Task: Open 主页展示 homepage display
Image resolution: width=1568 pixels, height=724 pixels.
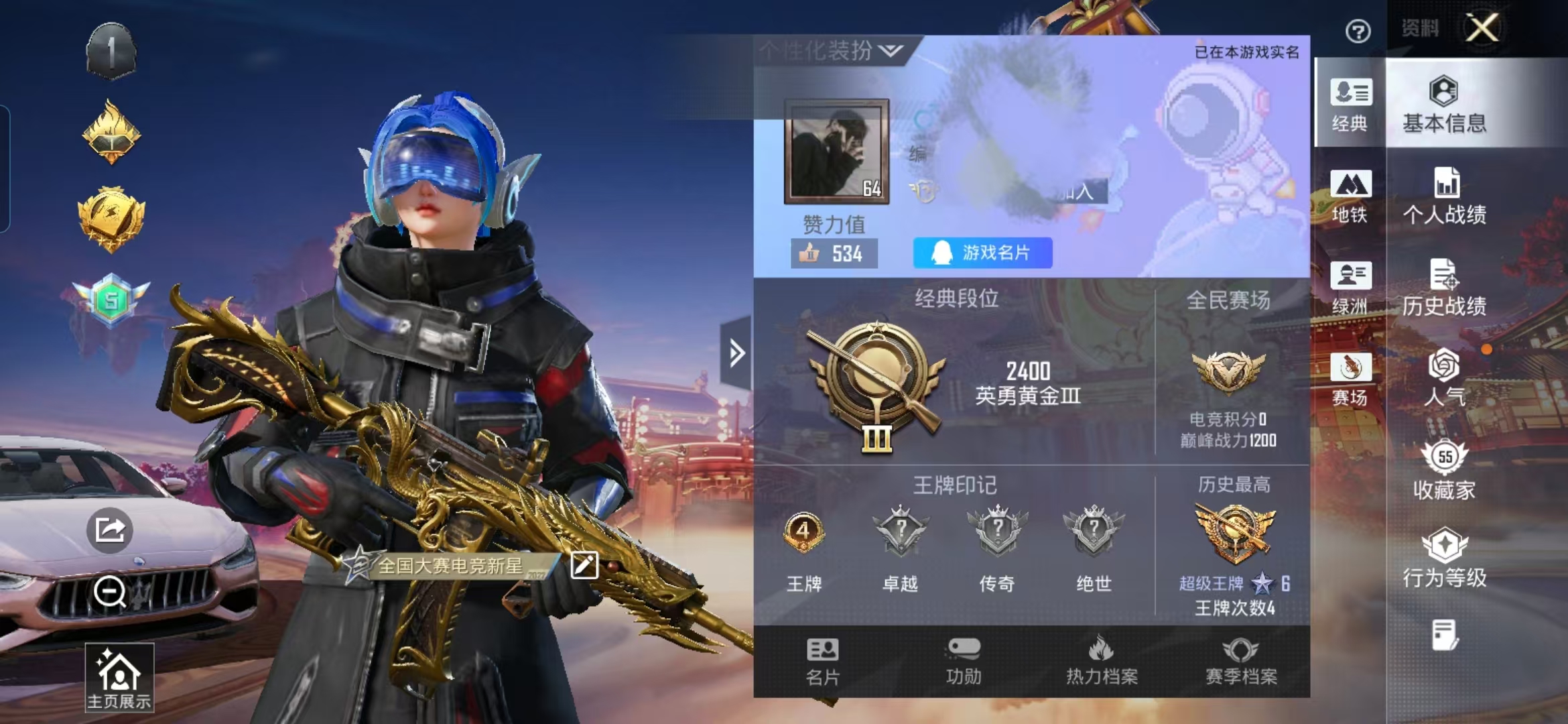Action: click(119, 678)
